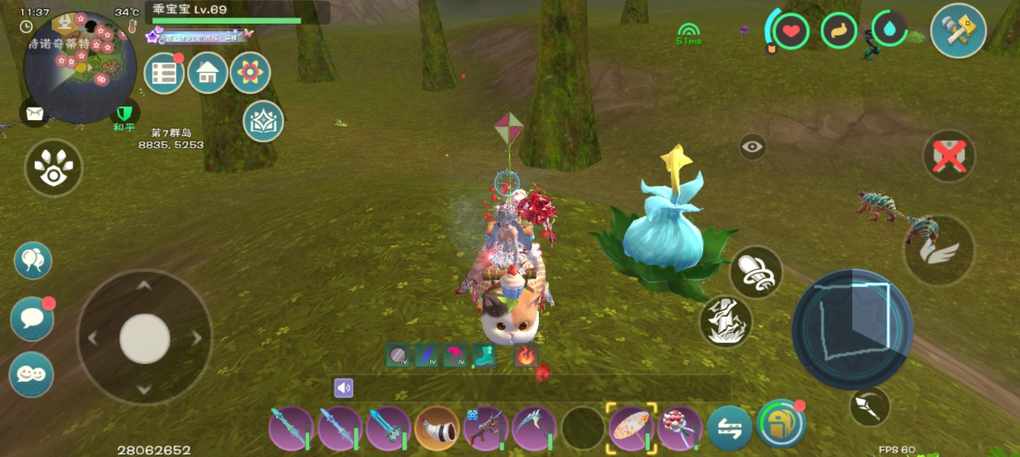Activate the white wing skill
The height and width of the screenshot is (457, 1020).
coord(938,250)
